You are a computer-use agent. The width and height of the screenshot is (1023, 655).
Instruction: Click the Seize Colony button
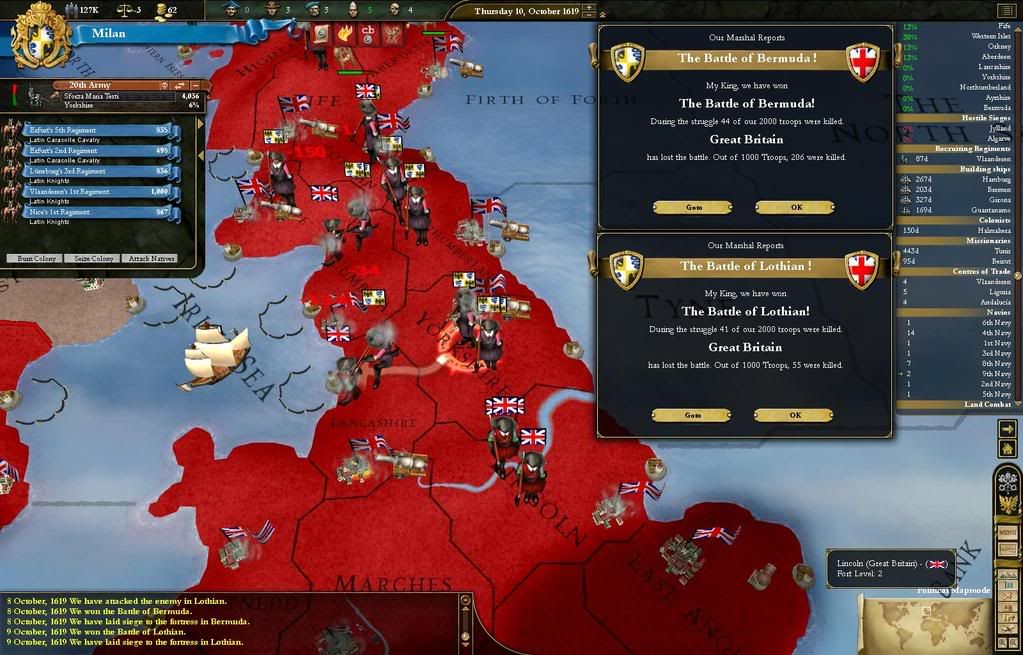(x=91, y=258)
